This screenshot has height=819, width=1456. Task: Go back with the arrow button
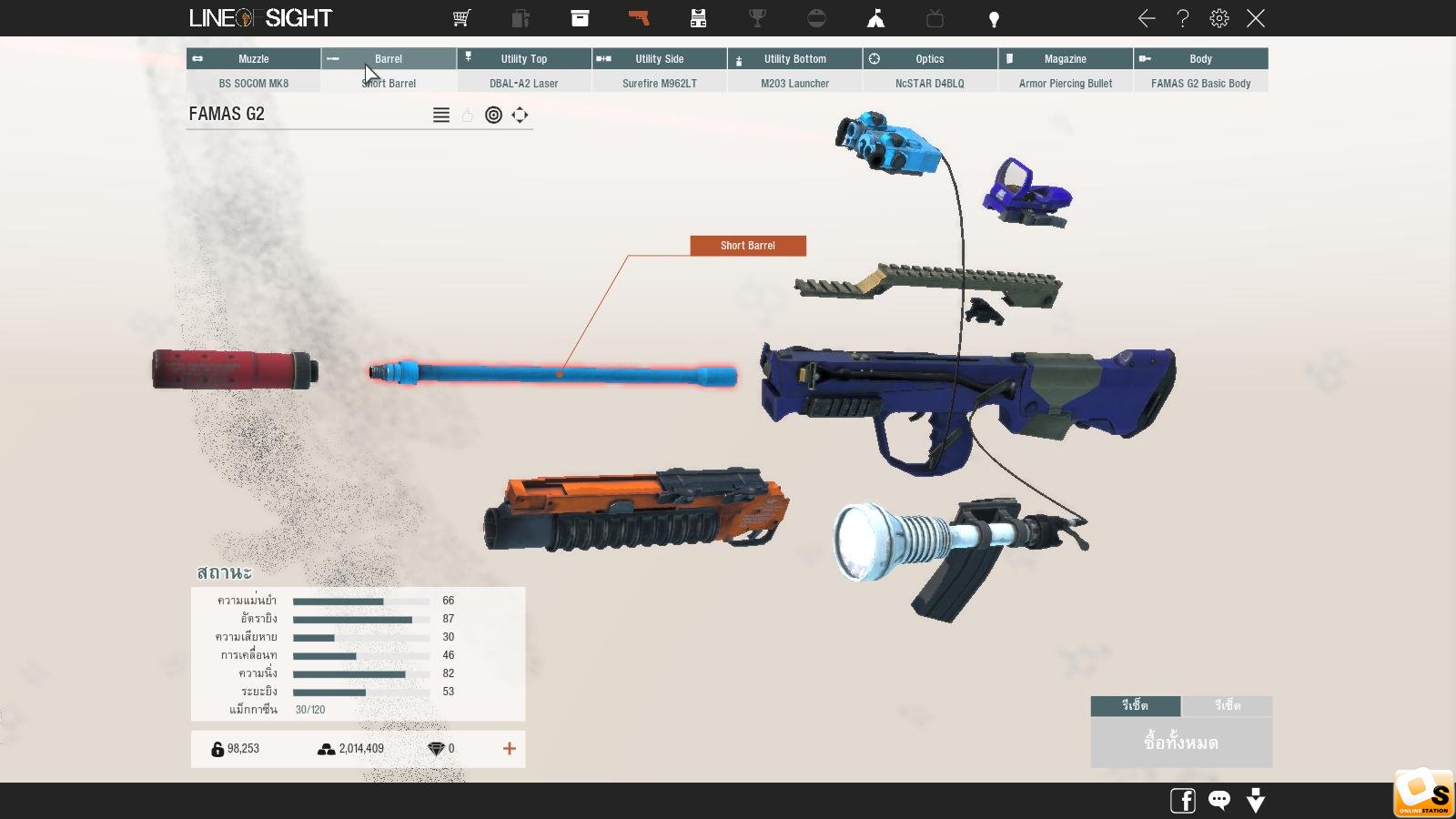click(1147, 18)
